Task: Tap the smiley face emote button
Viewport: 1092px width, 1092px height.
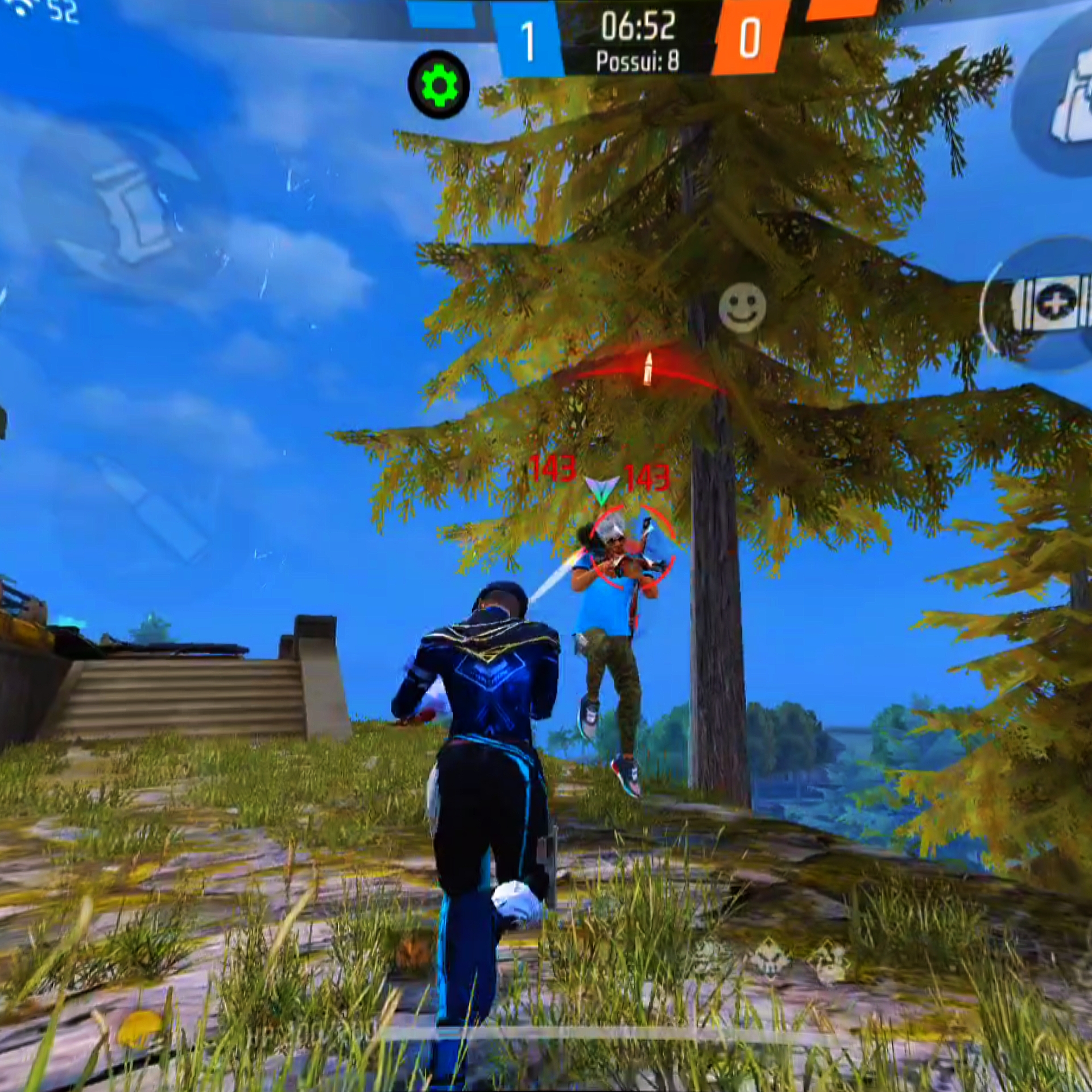Action: 742,309
